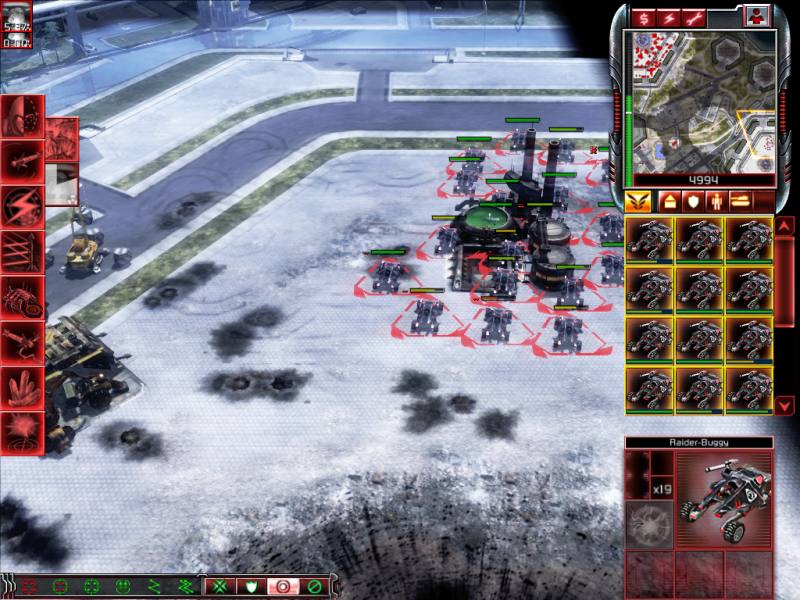Viewport: 800px width, 600px height.
Task: Use the crystal shards support power
Action: 22,386
